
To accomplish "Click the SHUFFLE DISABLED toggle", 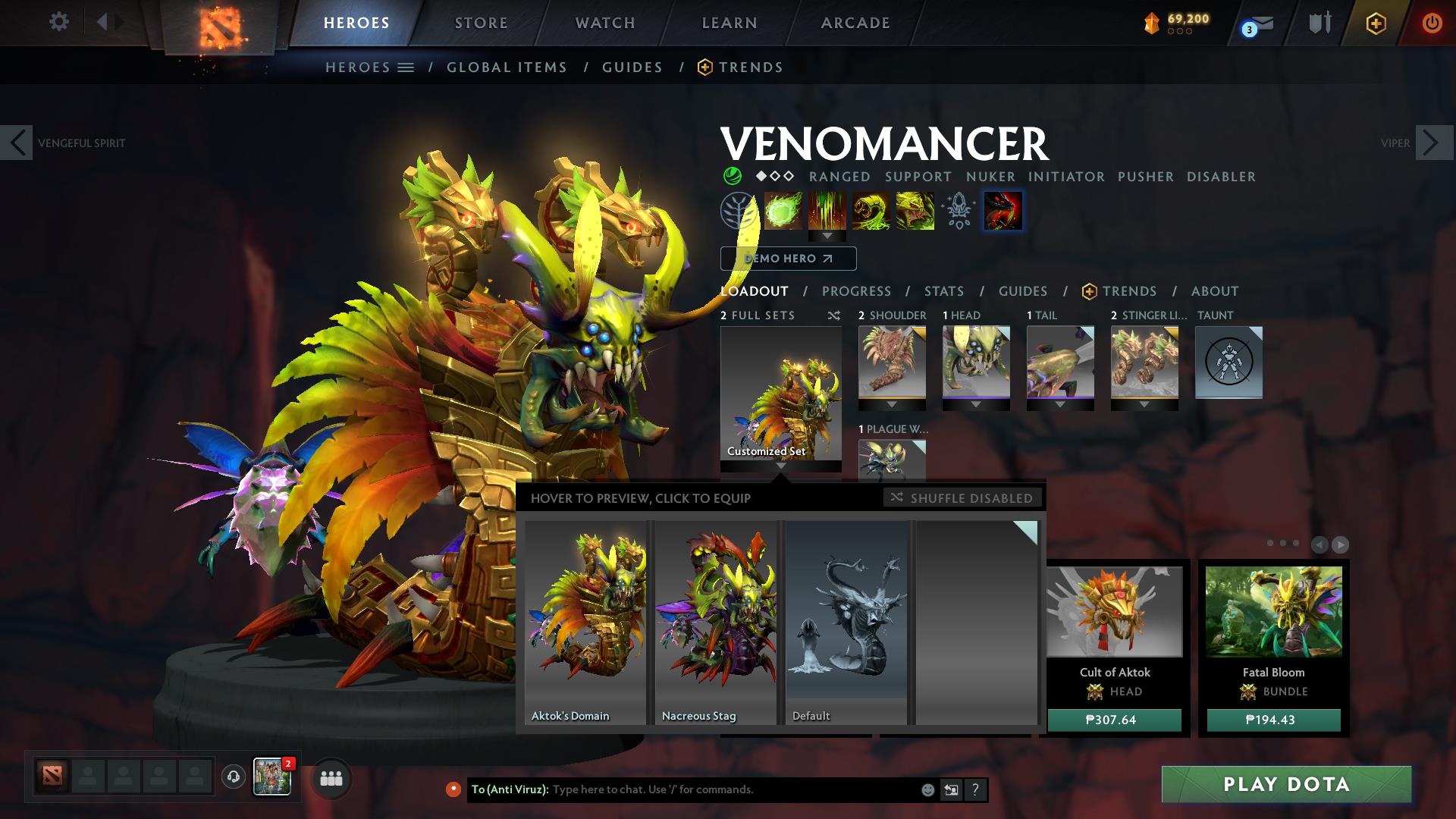I will [963, 498].
